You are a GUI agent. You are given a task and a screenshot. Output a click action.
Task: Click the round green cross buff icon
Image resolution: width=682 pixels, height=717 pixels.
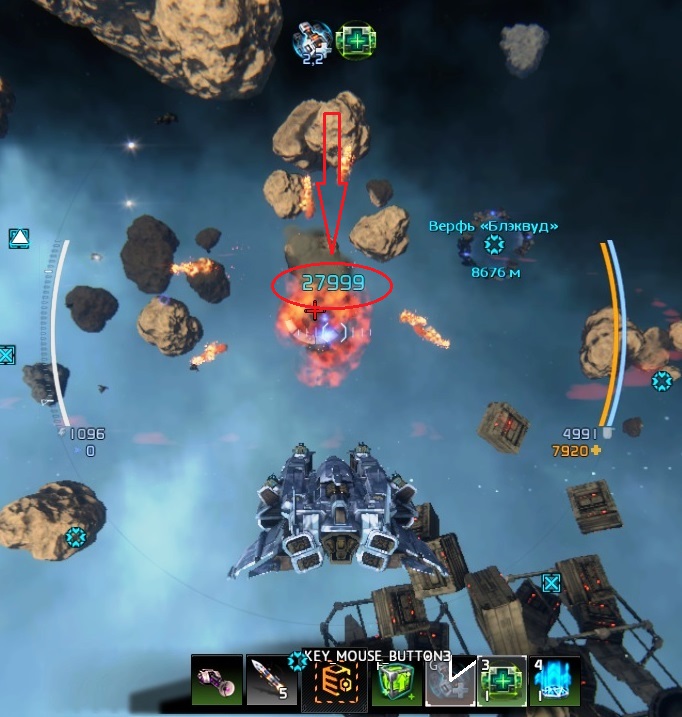355,41
